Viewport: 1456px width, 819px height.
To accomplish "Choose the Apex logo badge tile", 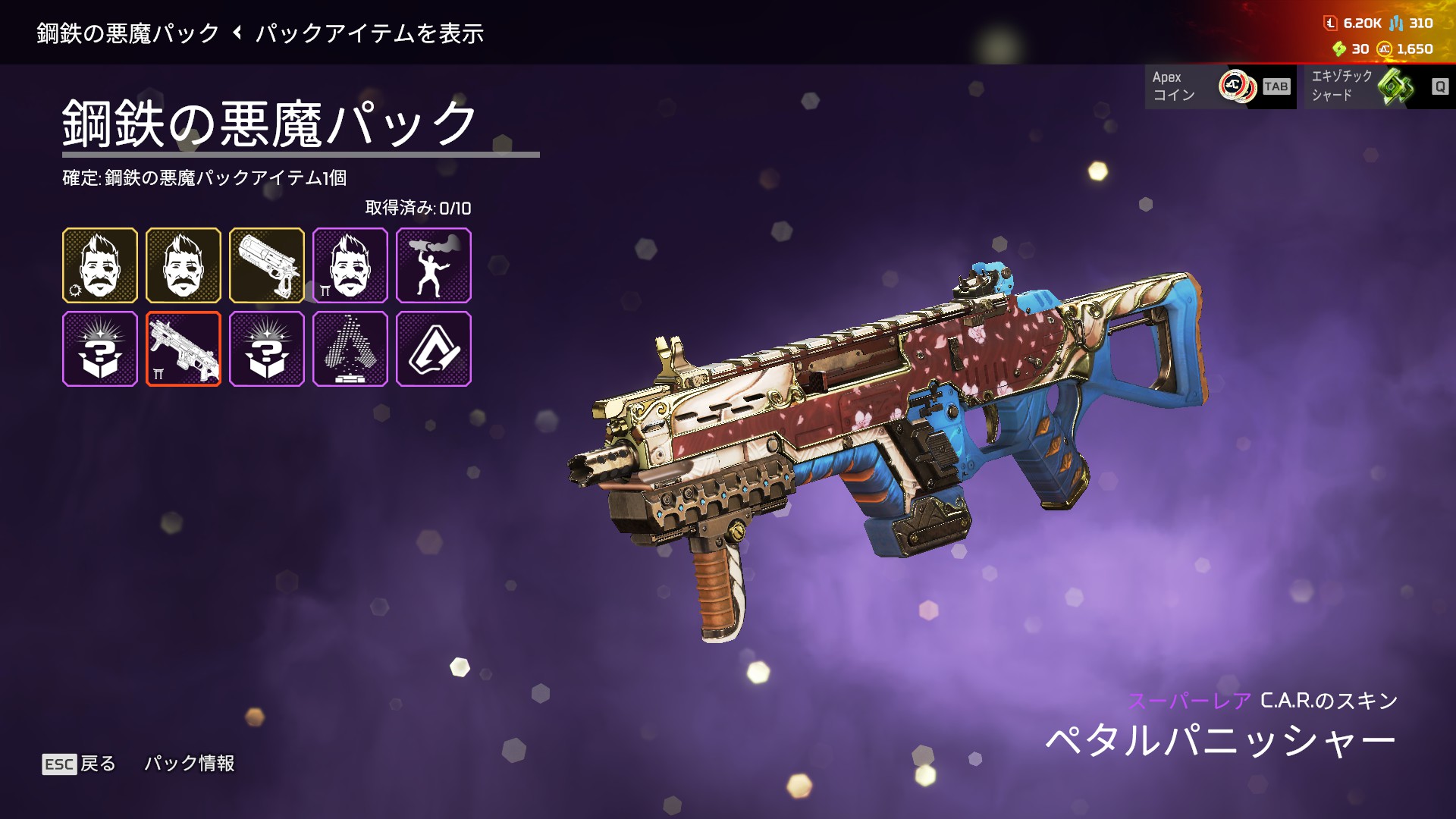I will 434,349.
